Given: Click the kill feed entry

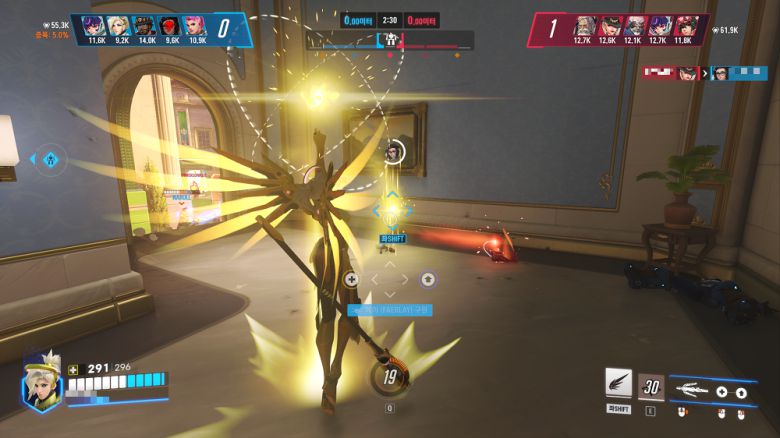Looking at the screenshot, I should [704, 73].
